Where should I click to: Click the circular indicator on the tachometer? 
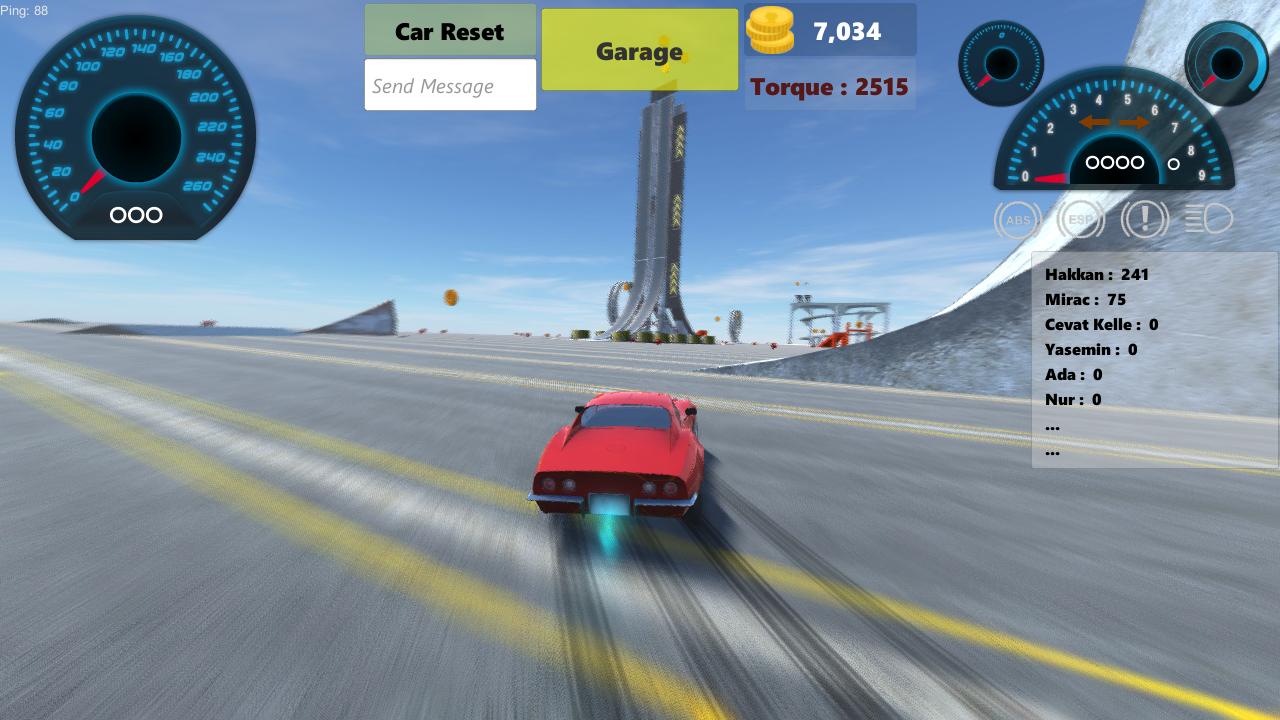point(1173,164)
